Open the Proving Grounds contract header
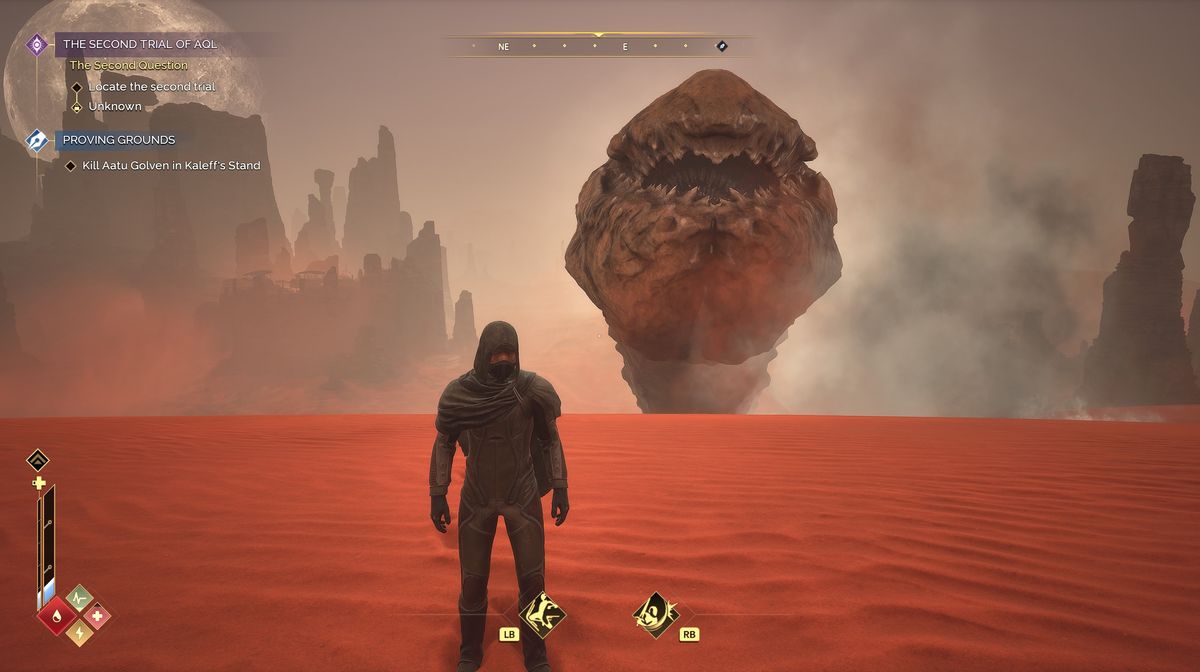Viewport: 1200px width, 672px height. point(119,140)
